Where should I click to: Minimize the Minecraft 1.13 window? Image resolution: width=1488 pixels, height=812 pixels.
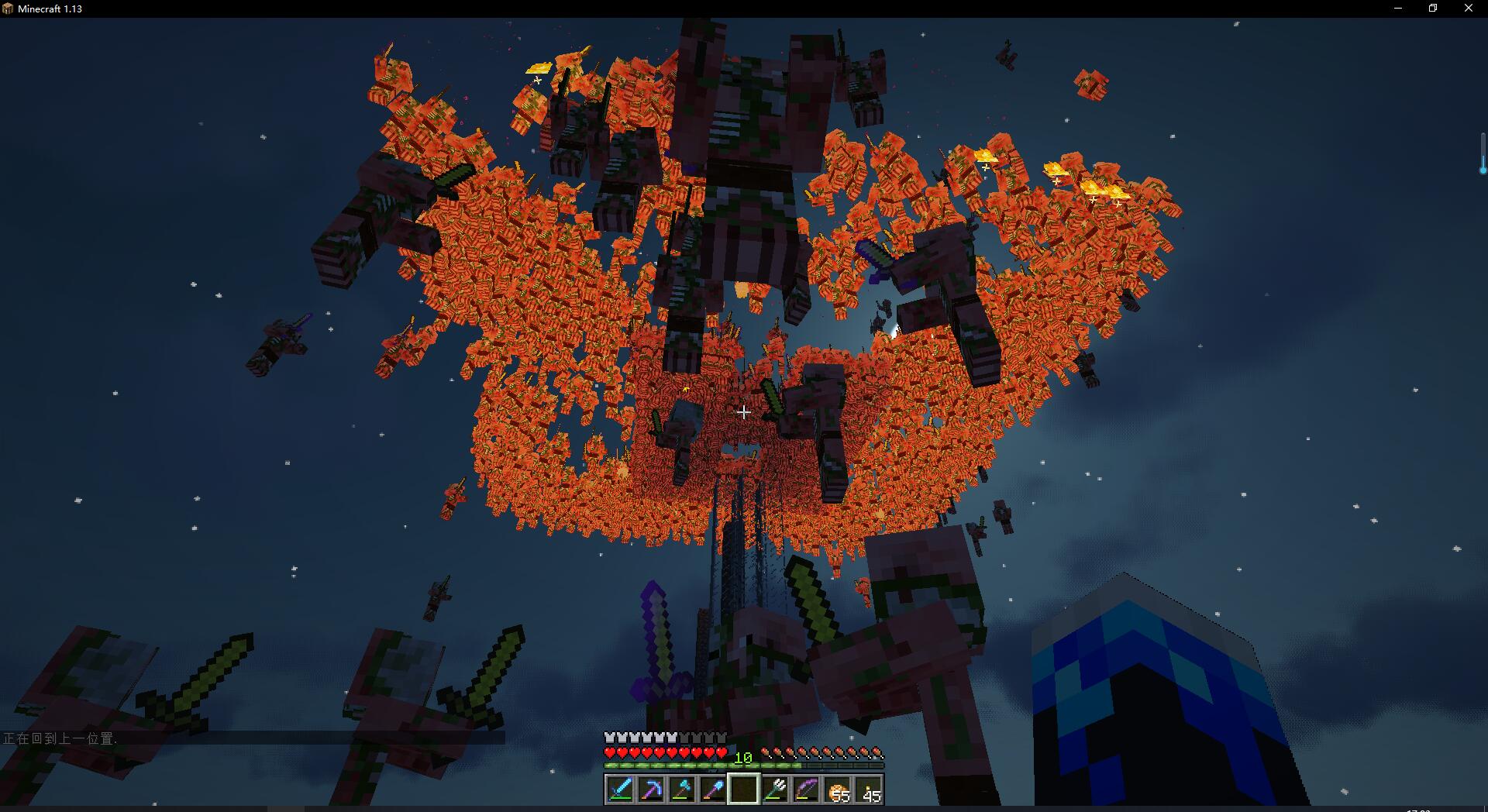(x=1398, y=9)
